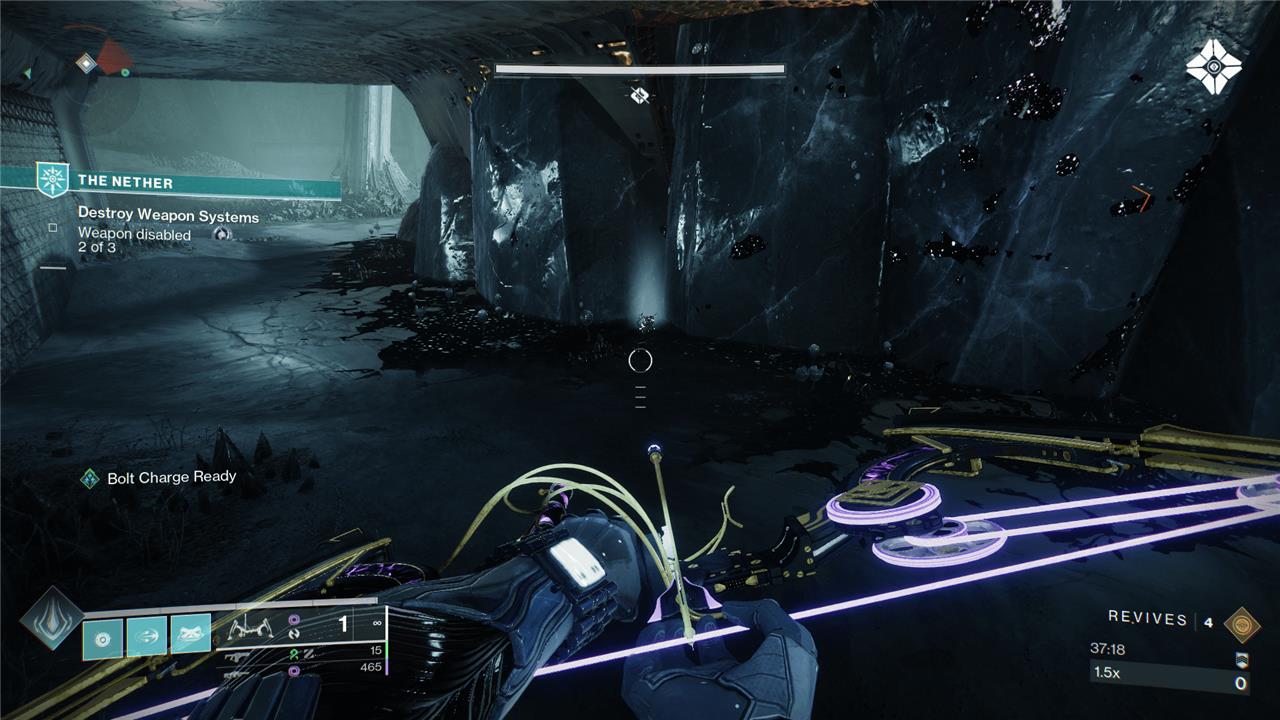Click The Nether activity shield emblem
1280x720 pixels.
tap(52, 181)
